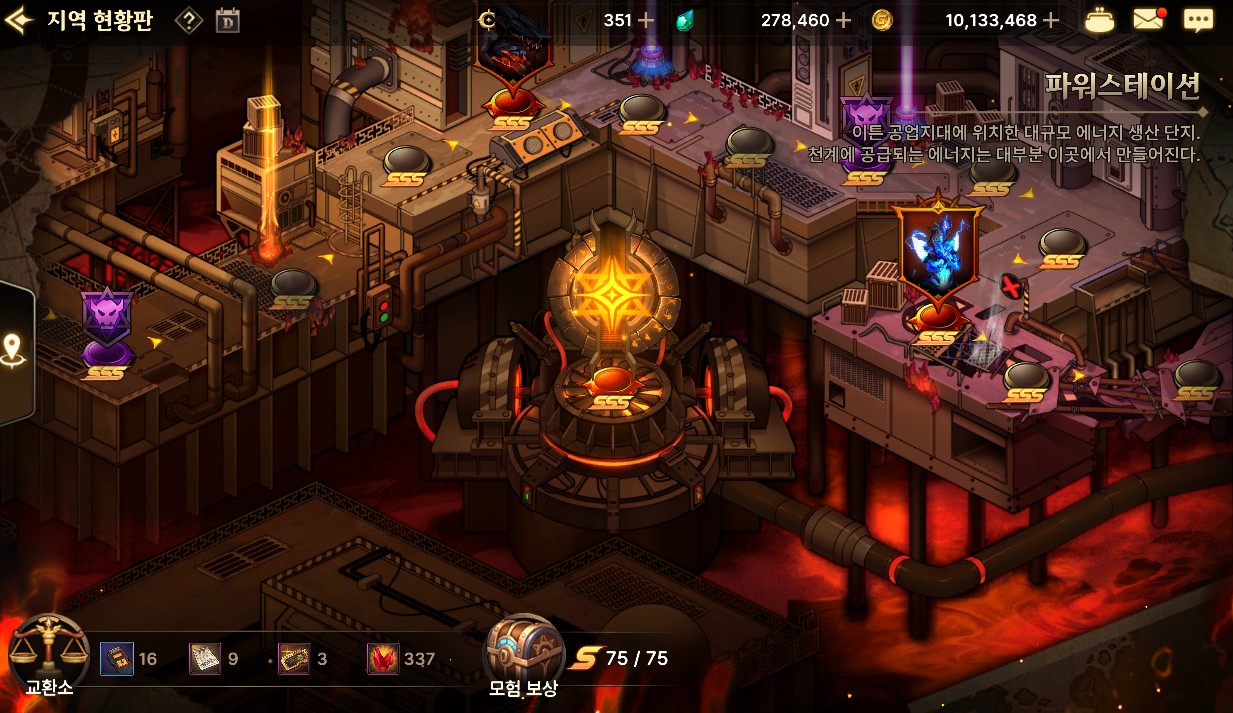The image size is (1233, 713).
Task: Add more of the 351 currency
Action: [646, 20]
